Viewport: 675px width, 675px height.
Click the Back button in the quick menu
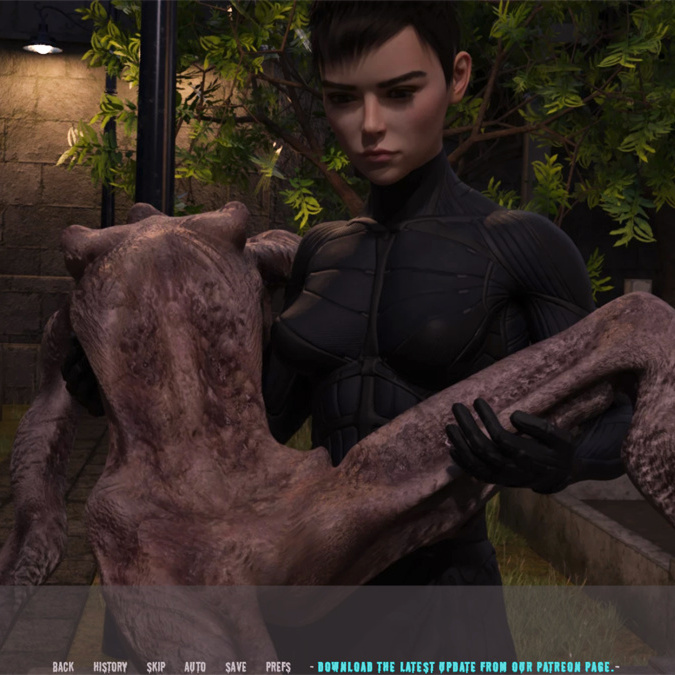[63, 667]
